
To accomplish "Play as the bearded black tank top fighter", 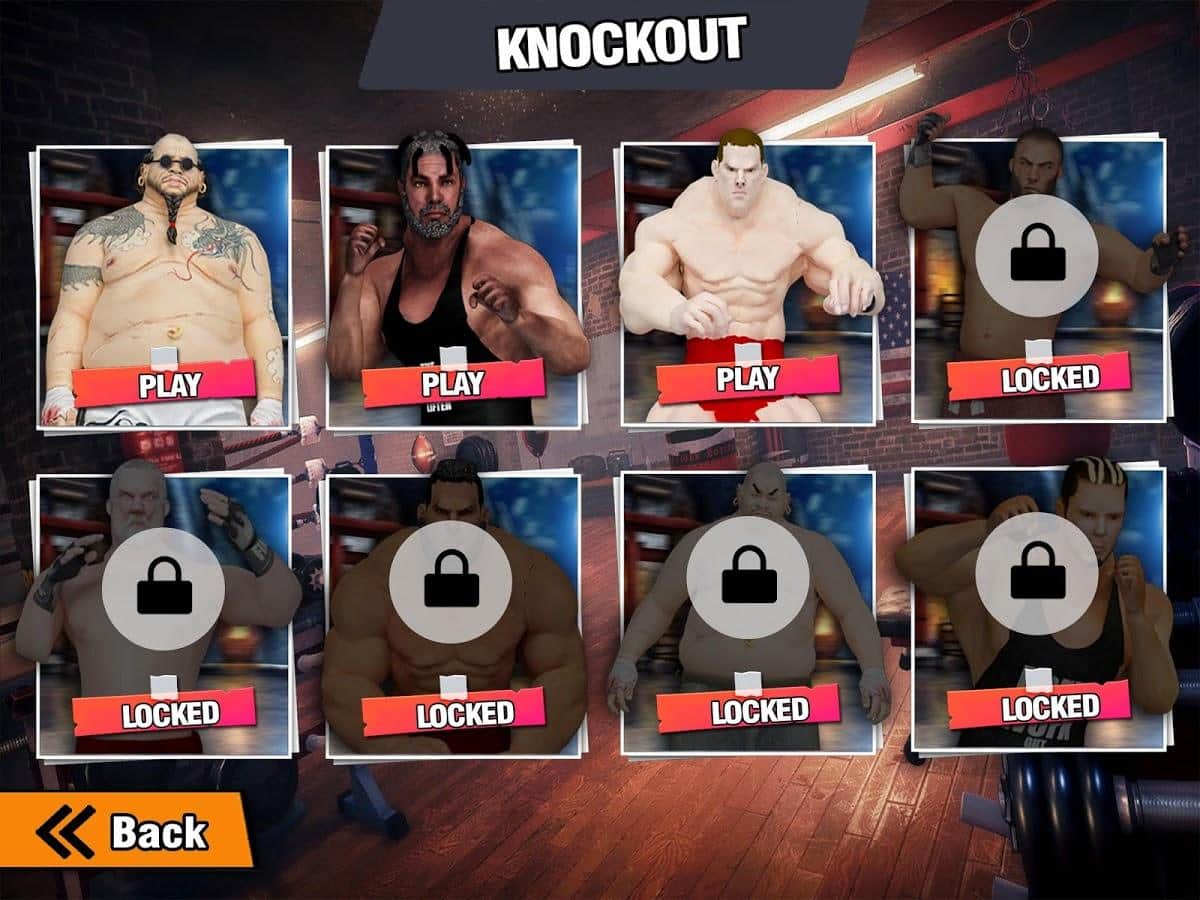I will tap(452, 381).
